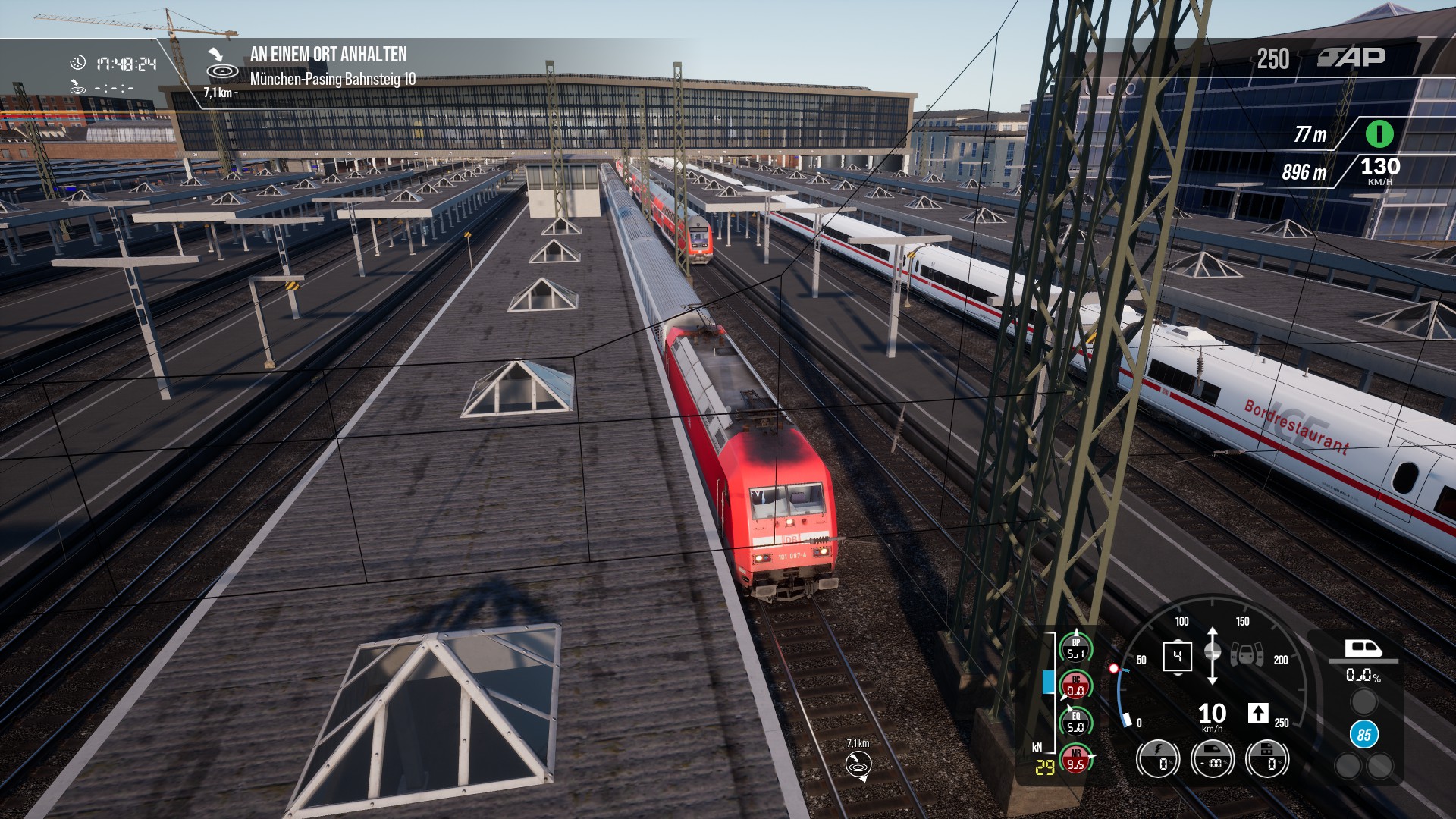
Task: Click the gradient train icon
Action: pyautogui.click(x=1363, y=649)
